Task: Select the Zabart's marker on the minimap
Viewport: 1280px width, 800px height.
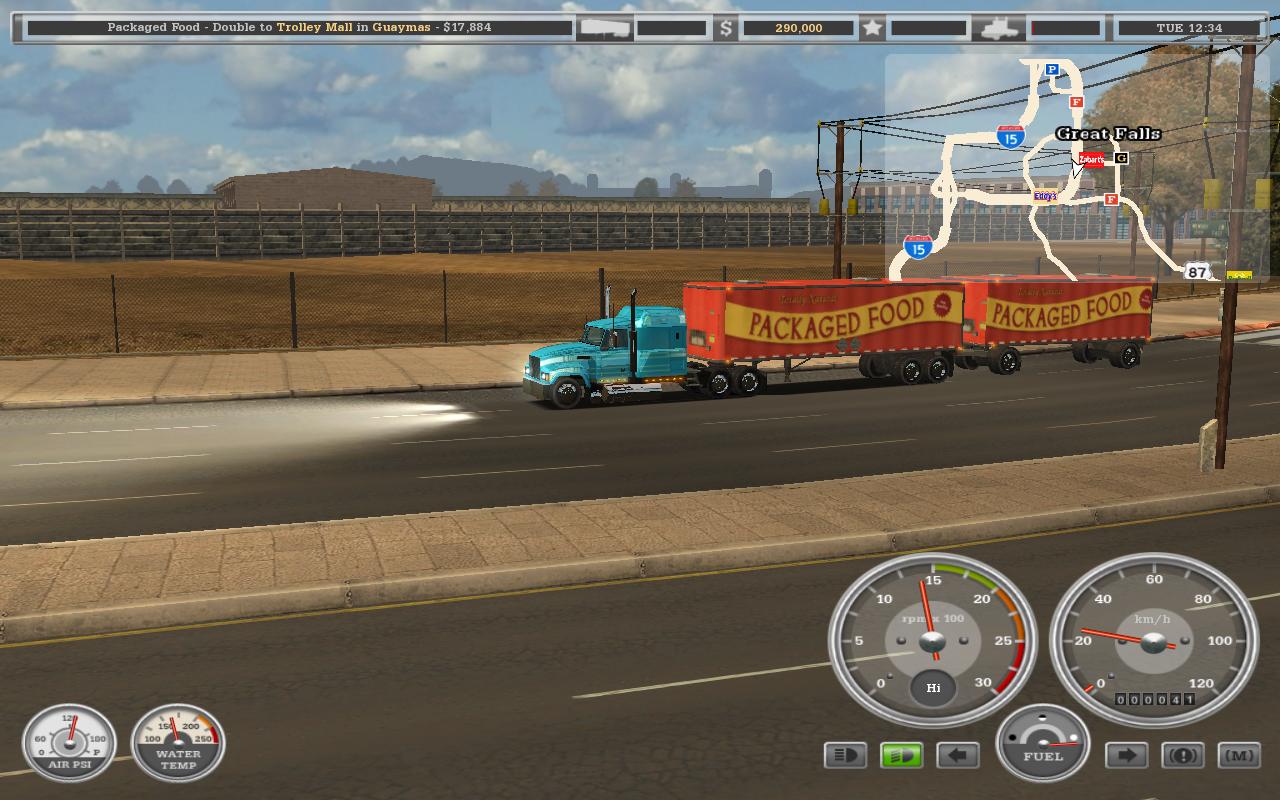Action: click(1091, 159)
